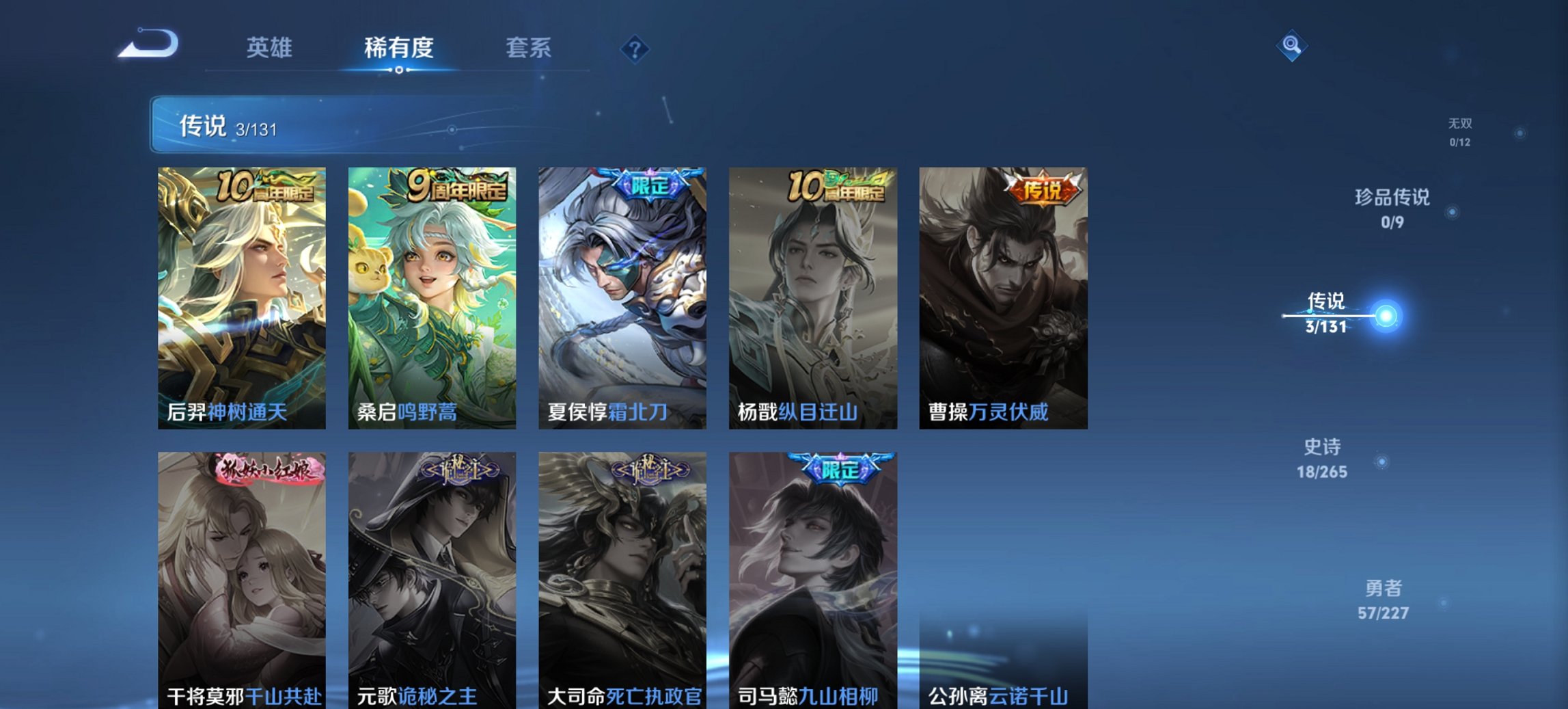The image size is (1568, 709).
Task: Open the 公孙离 云诺千山 skin
Action: pos(1002,656)
